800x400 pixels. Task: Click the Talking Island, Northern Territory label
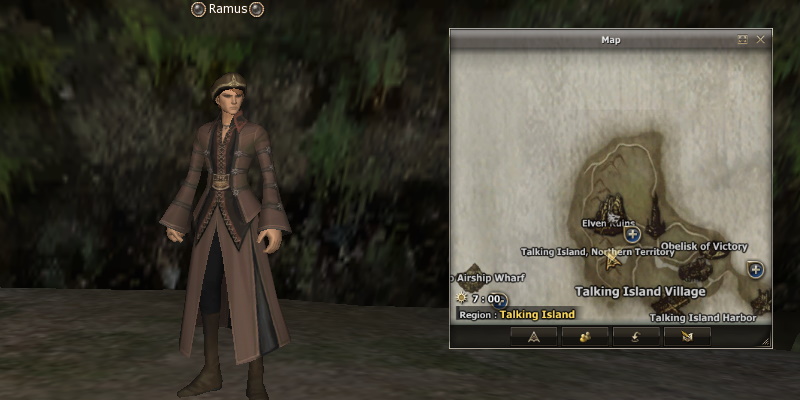597,252
